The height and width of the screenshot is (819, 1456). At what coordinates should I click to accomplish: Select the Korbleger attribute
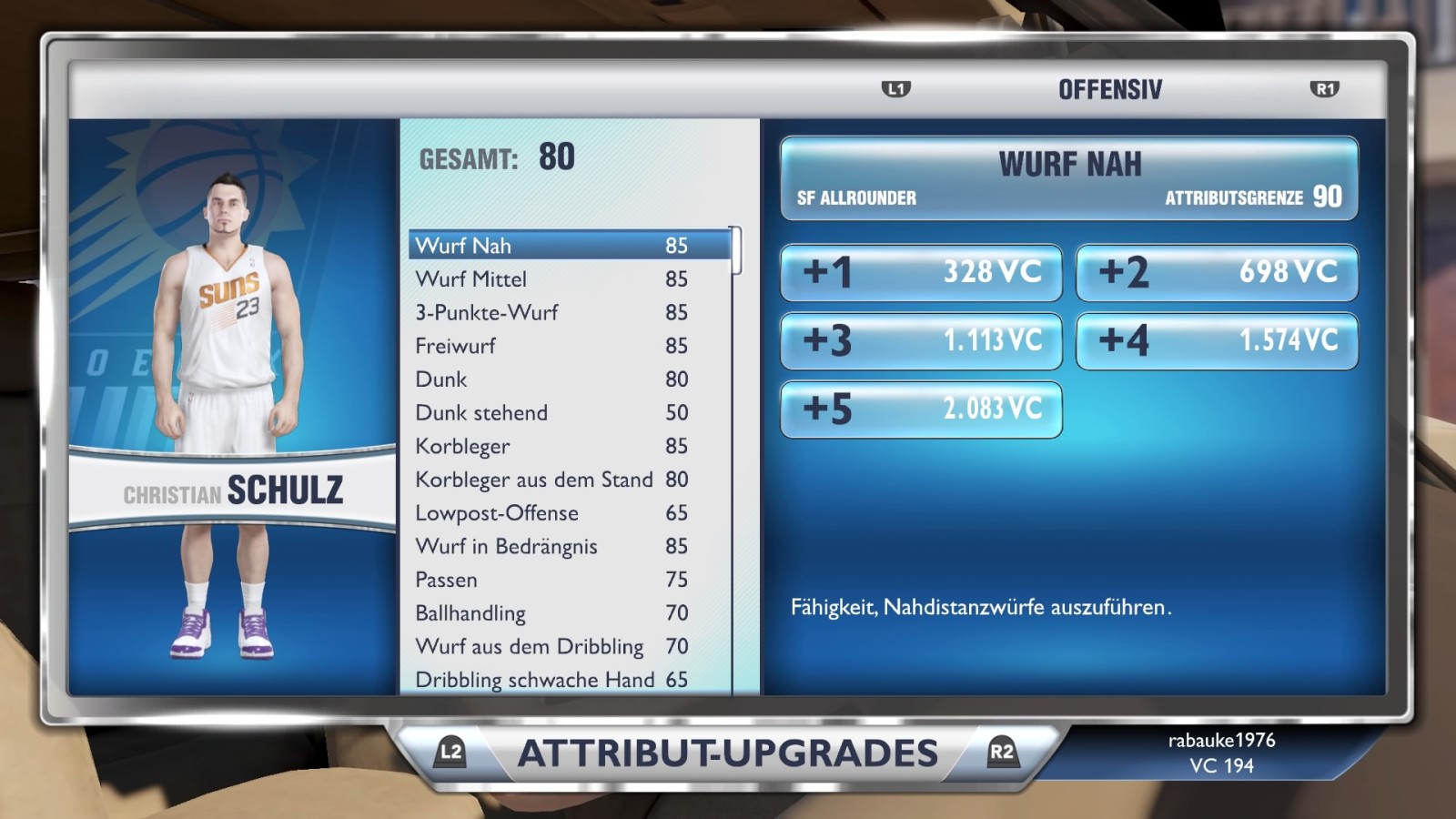click(x=551, y=446)
